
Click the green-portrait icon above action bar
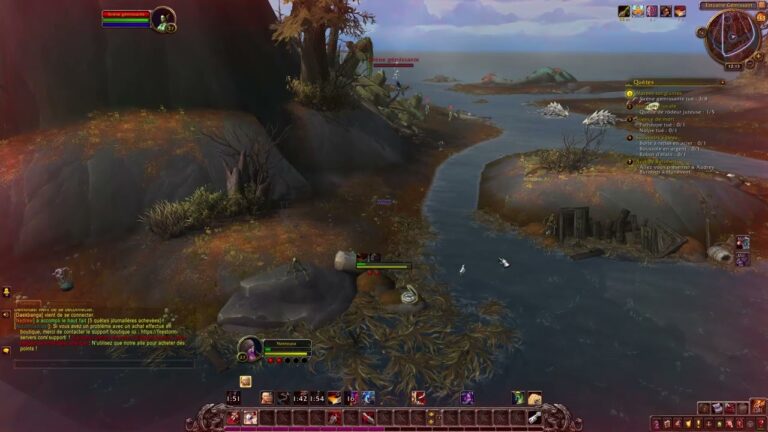pyautogui.click(x=517, y=398)
